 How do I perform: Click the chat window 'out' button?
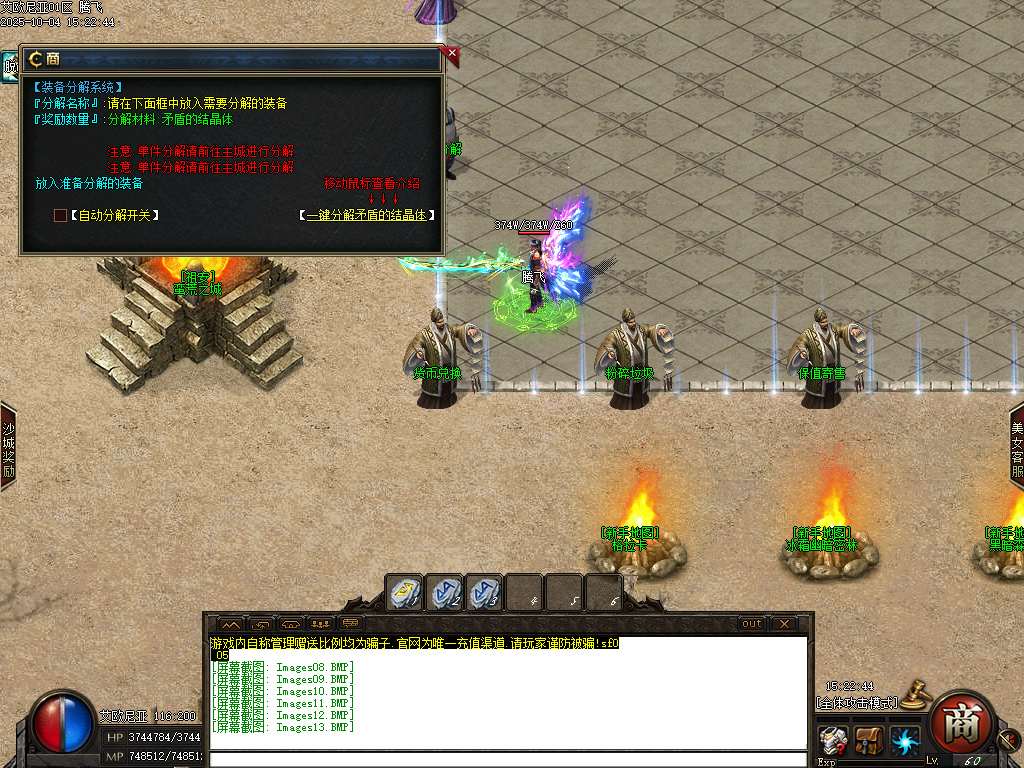click(x=751, y=624)
